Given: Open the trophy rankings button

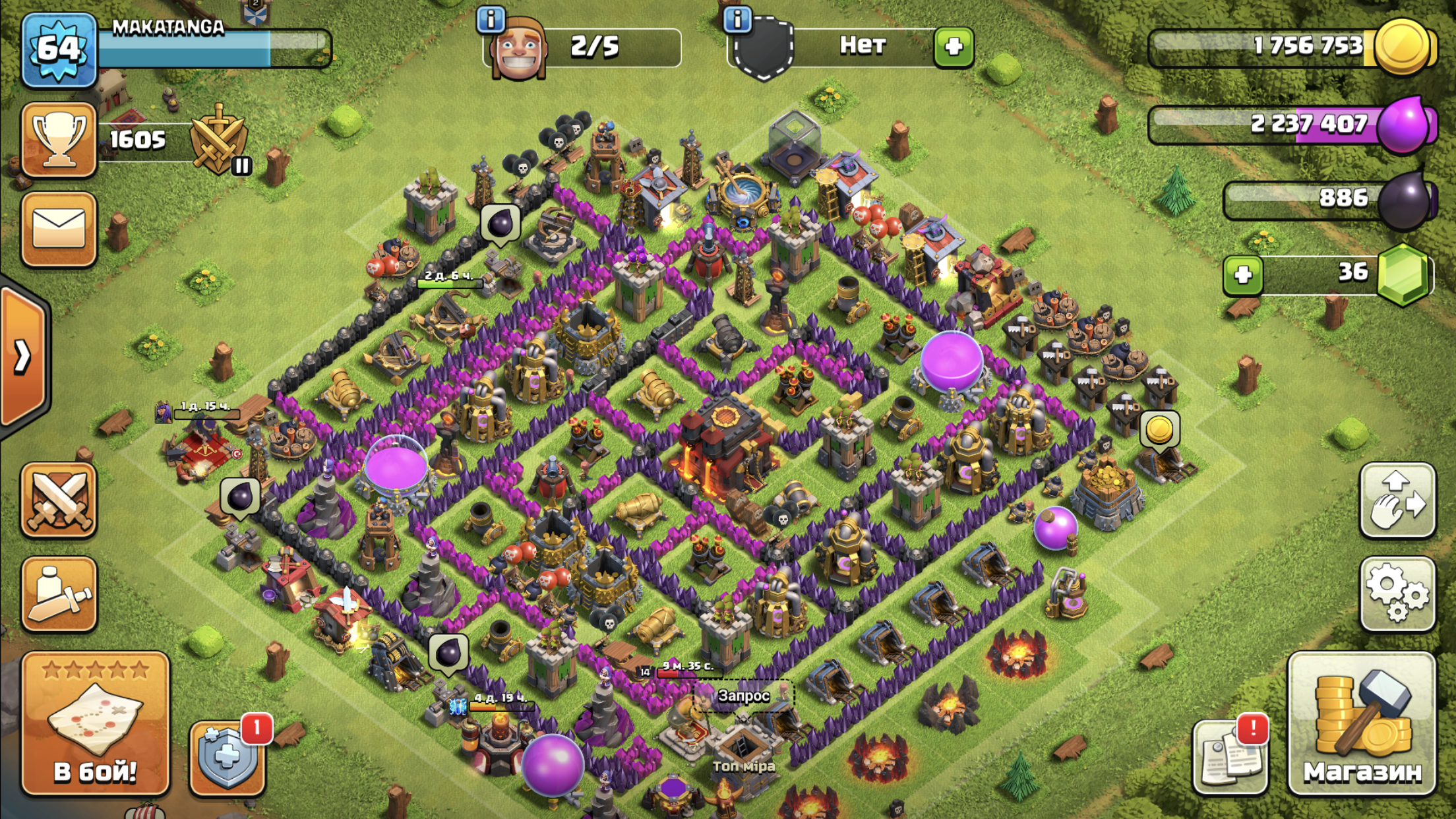Looking at the screenshot, I should [59, 140].
